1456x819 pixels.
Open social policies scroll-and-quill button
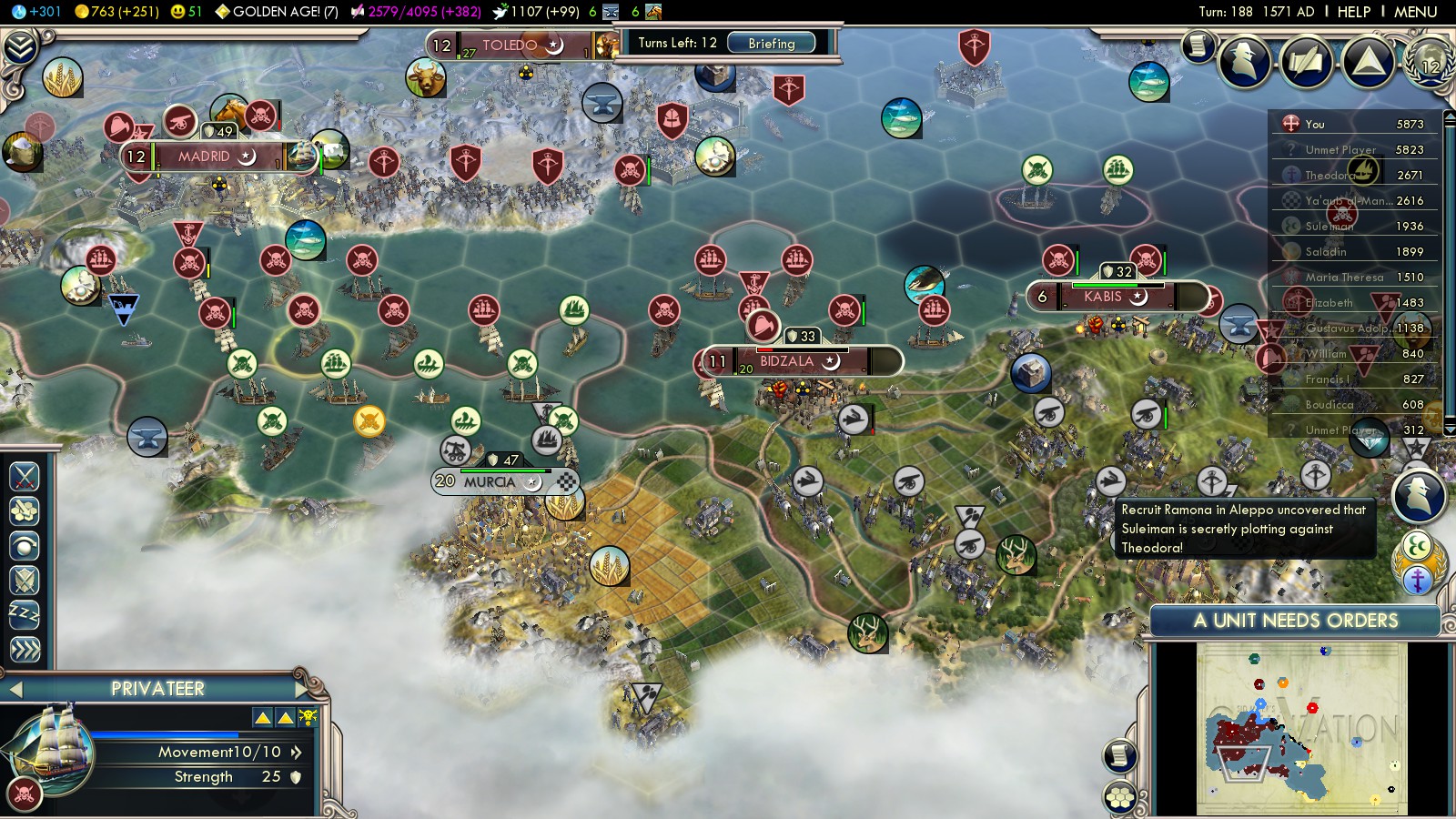pyautogui.click(x=1307, y=62)
